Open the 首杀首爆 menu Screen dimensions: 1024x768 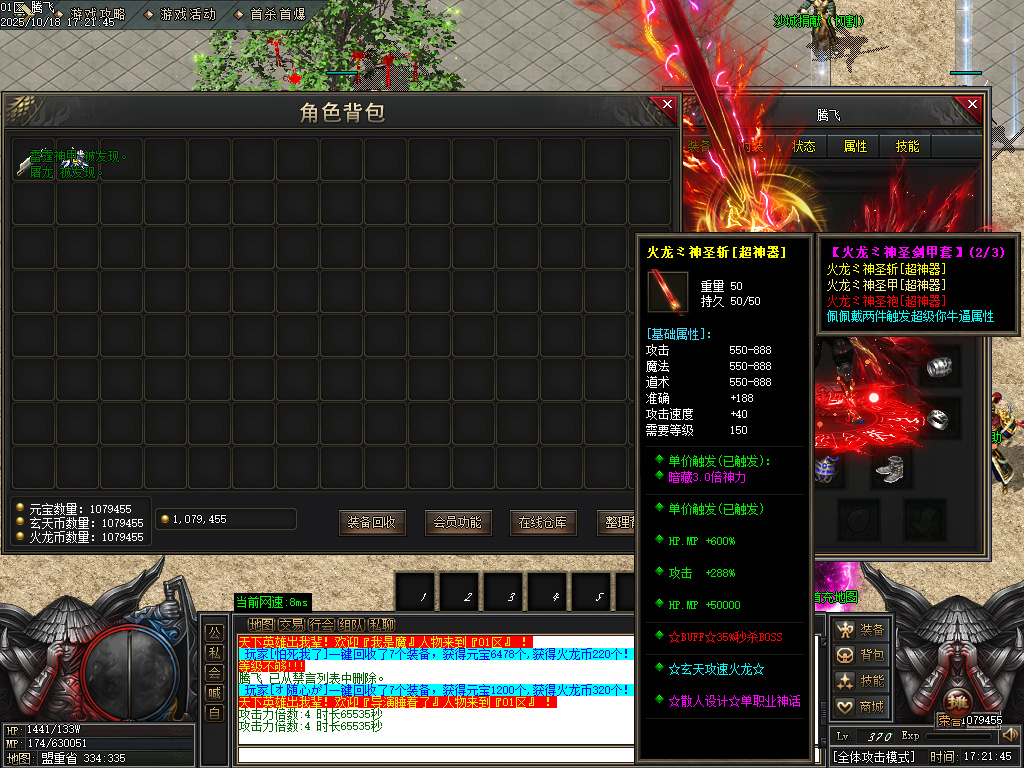[270, 14]
